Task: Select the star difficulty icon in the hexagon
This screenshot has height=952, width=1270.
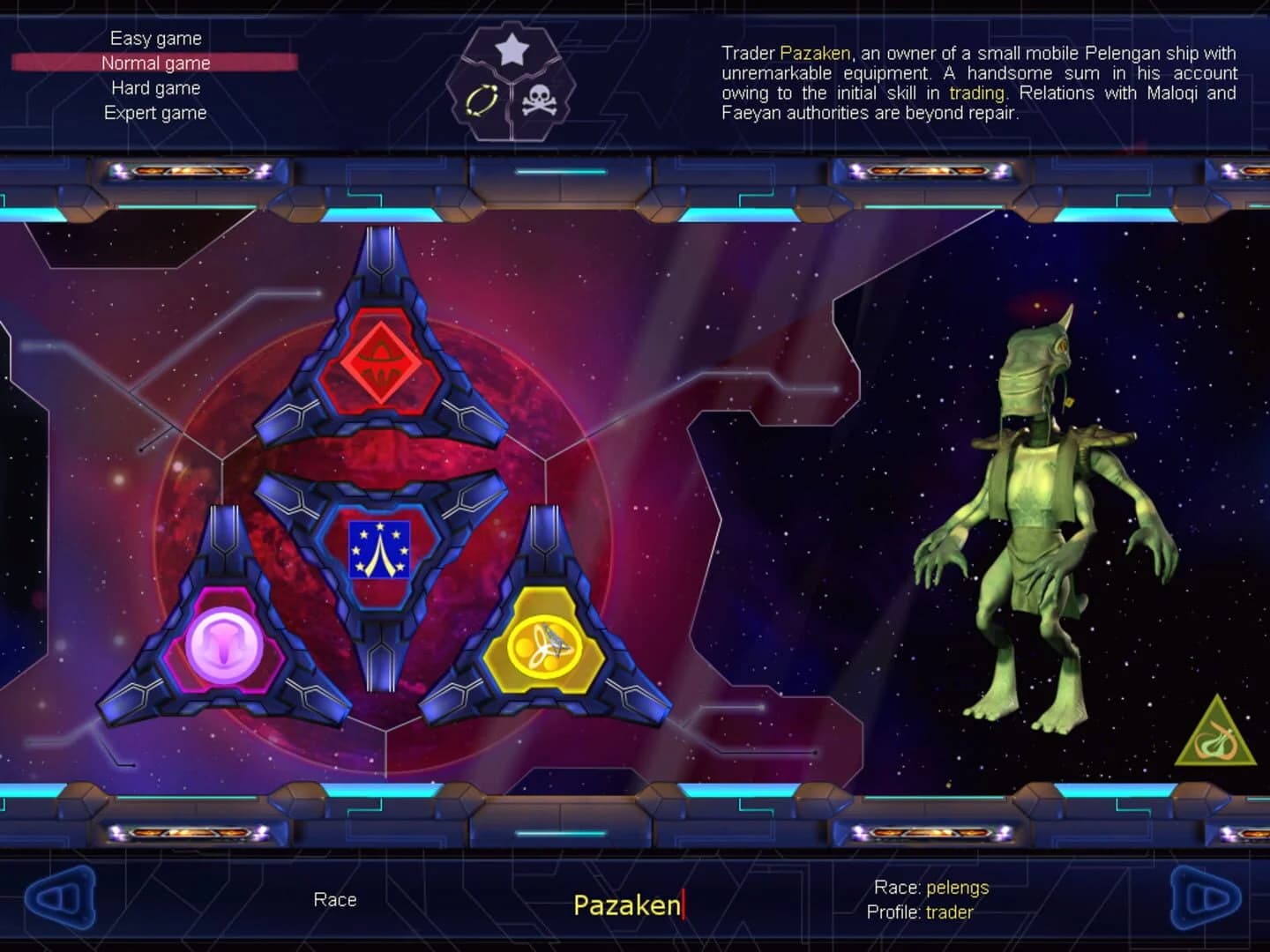Action: click(511, 50)
